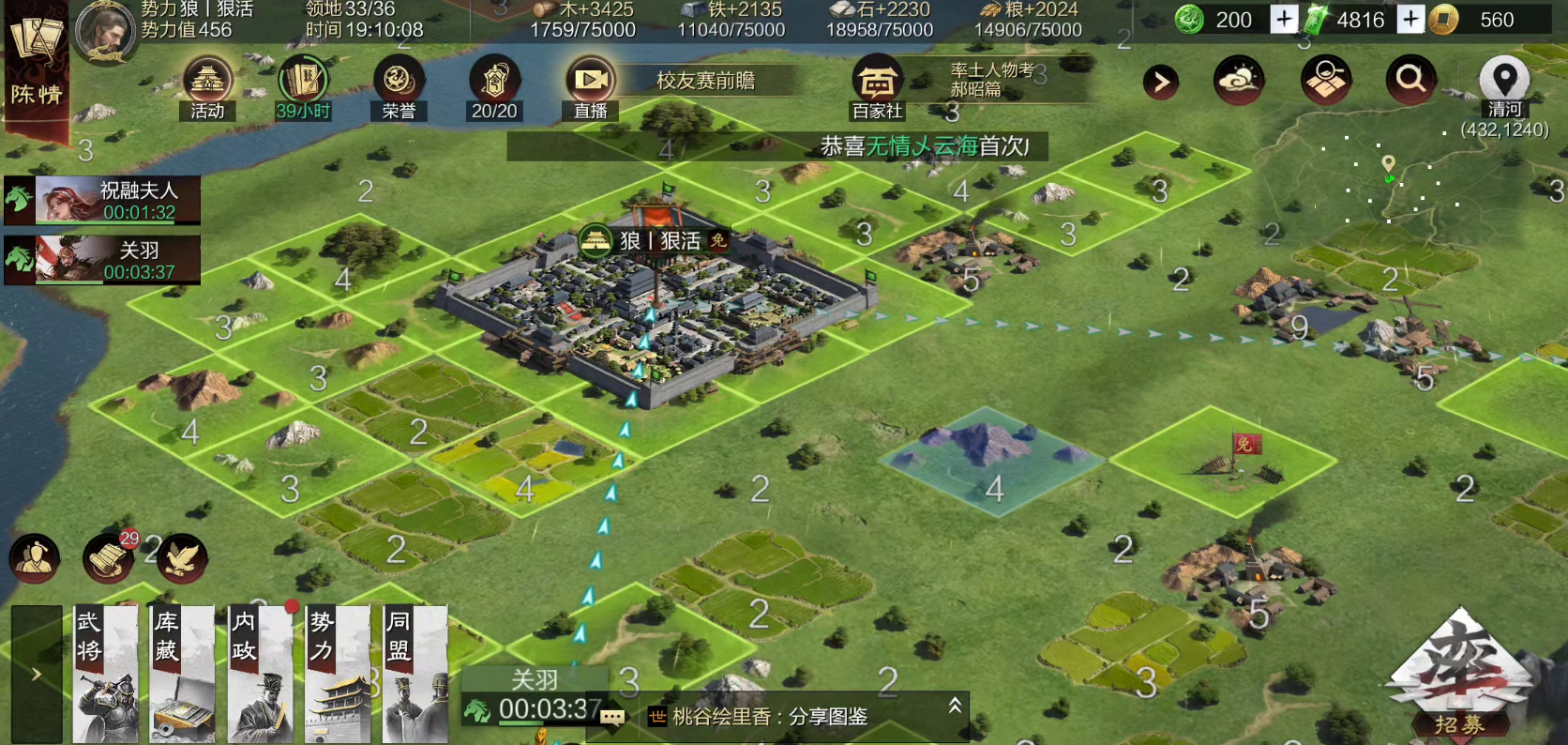The image size is (1568, 745).
Task: Open the 直播 livestream button
Action: tap(590, 85)
